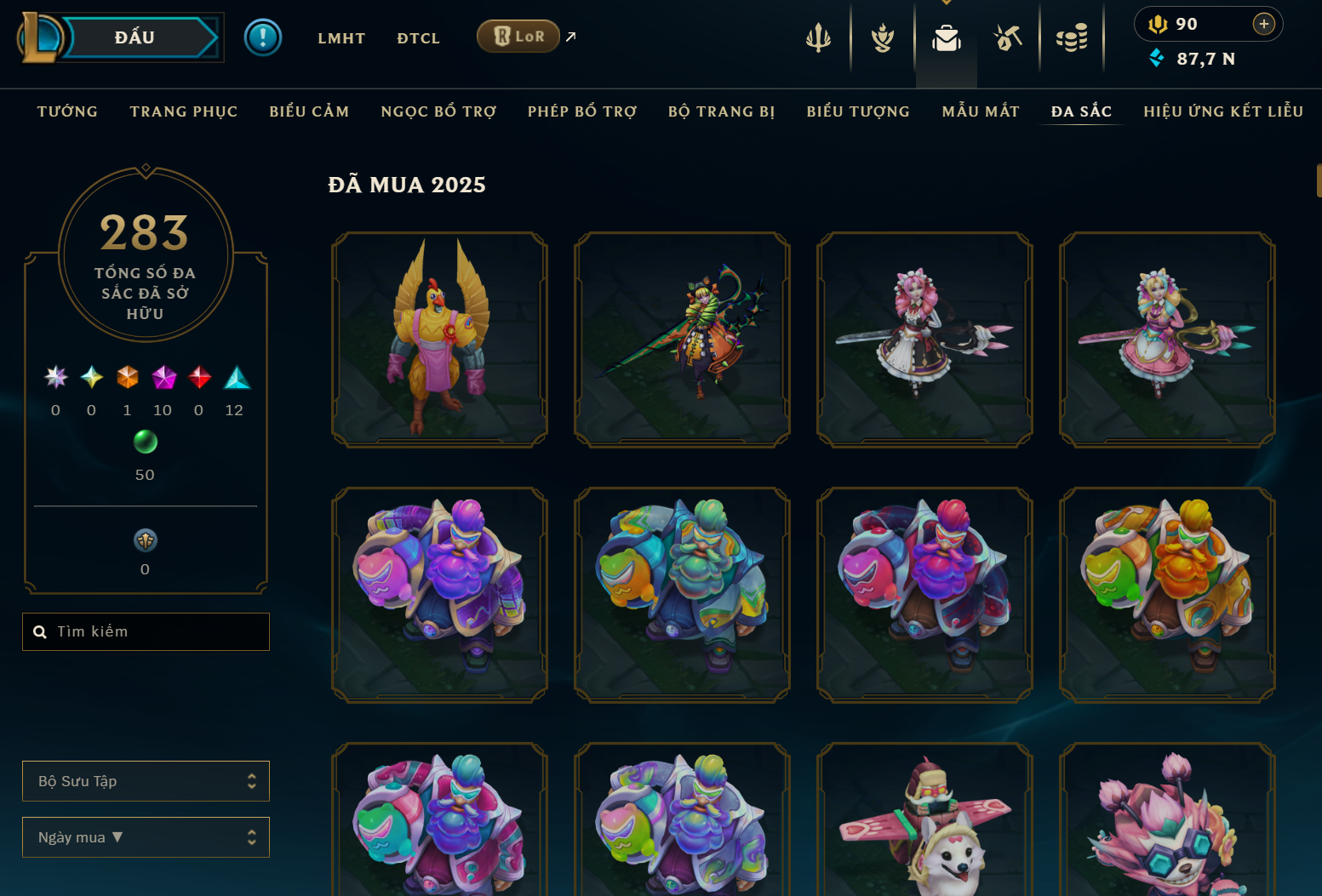Open the TƯỚNG champions tab
Image resolution: width=1322 pixels, height=896 pixels.
coord(67,111)
